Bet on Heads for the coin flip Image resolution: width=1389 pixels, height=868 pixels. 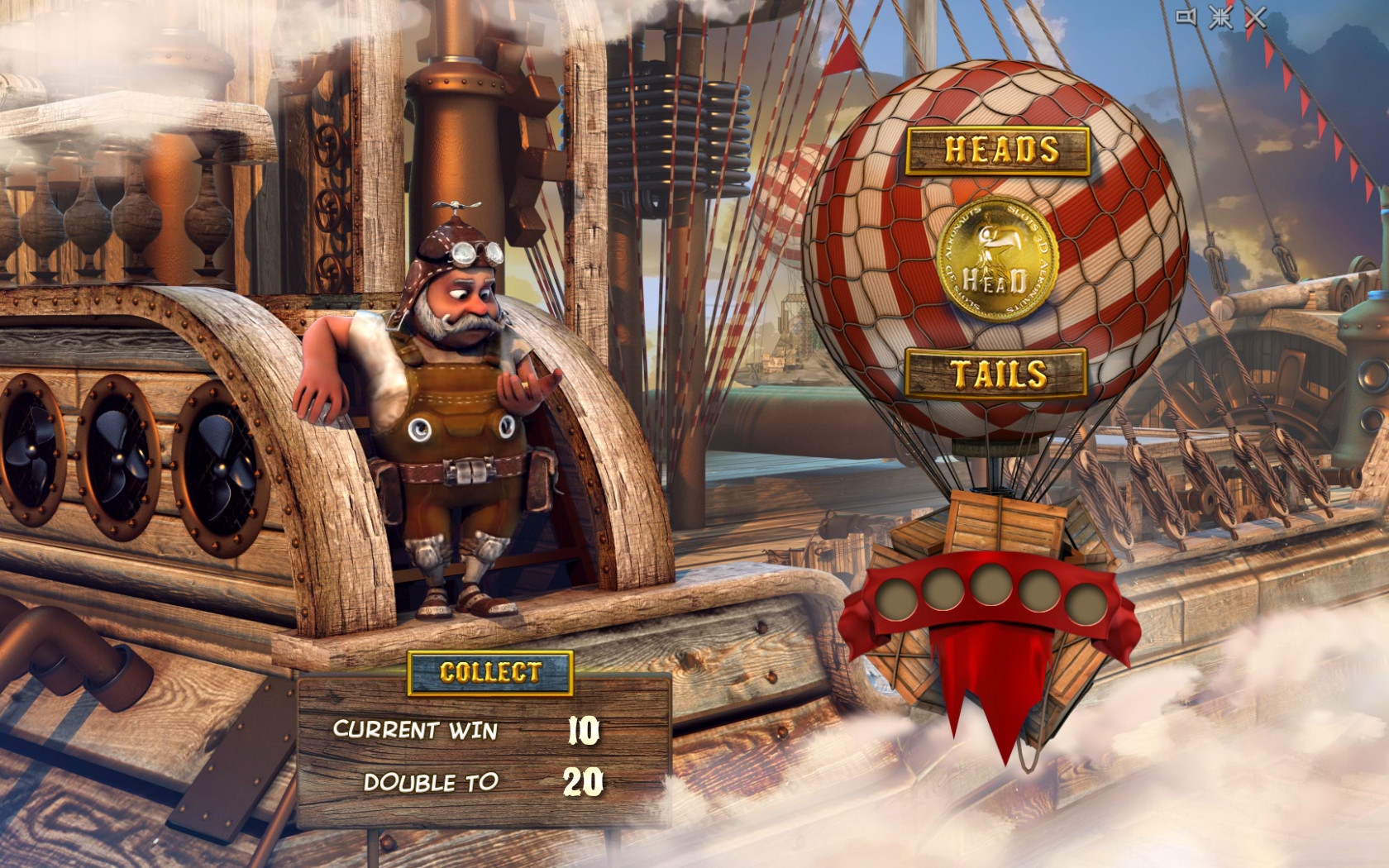[x=998, y=150]
